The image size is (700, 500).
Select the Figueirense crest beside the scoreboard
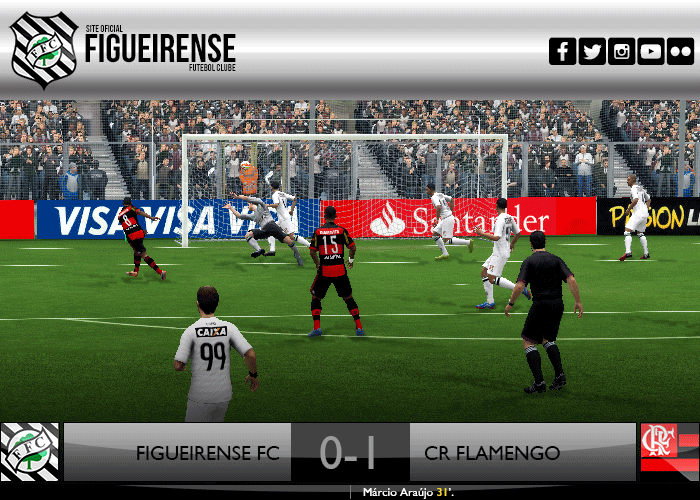29,452
